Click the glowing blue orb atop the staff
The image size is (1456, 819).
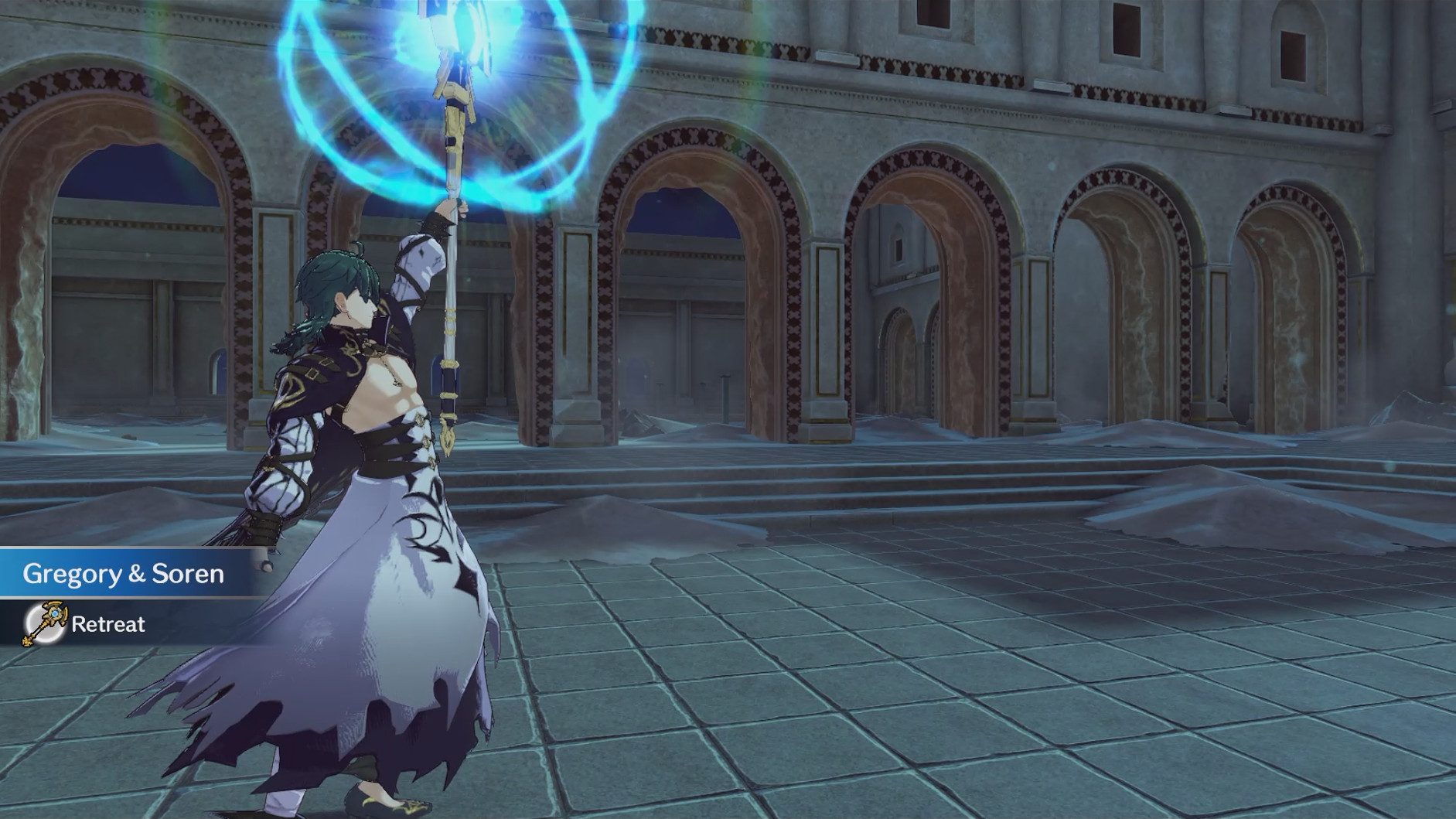pyautogui.click(x=462, y=31)
